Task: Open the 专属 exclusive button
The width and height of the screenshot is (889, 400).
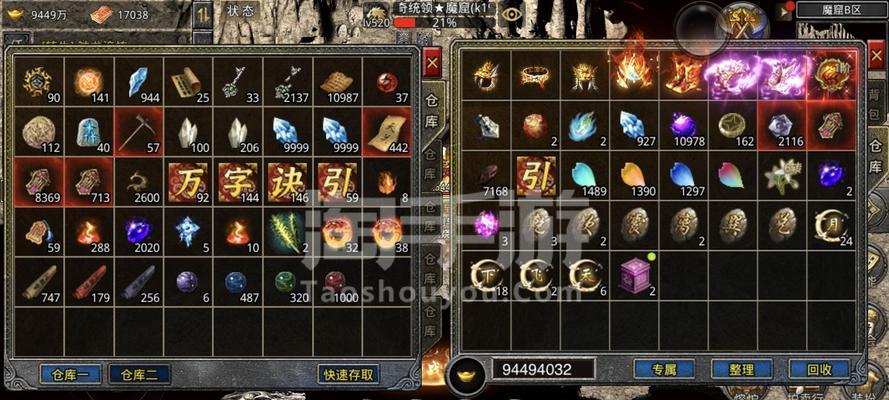Action: coord(664,369)
